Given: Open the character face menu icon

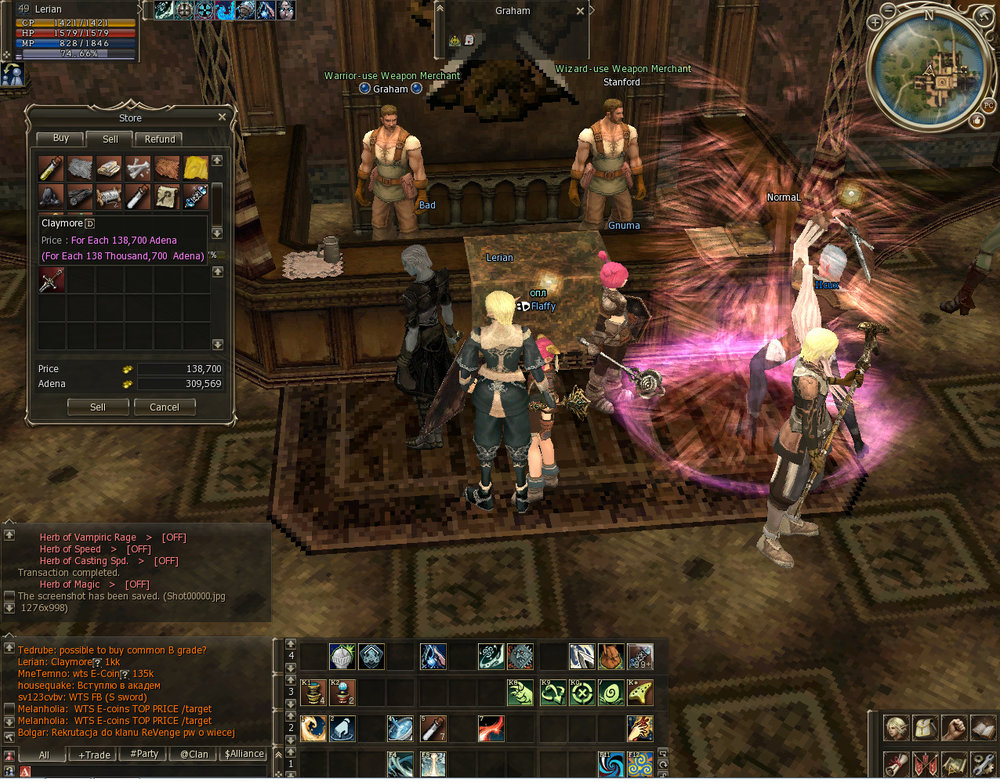Looking at the screenshot, I should click(x=897, y=727).
